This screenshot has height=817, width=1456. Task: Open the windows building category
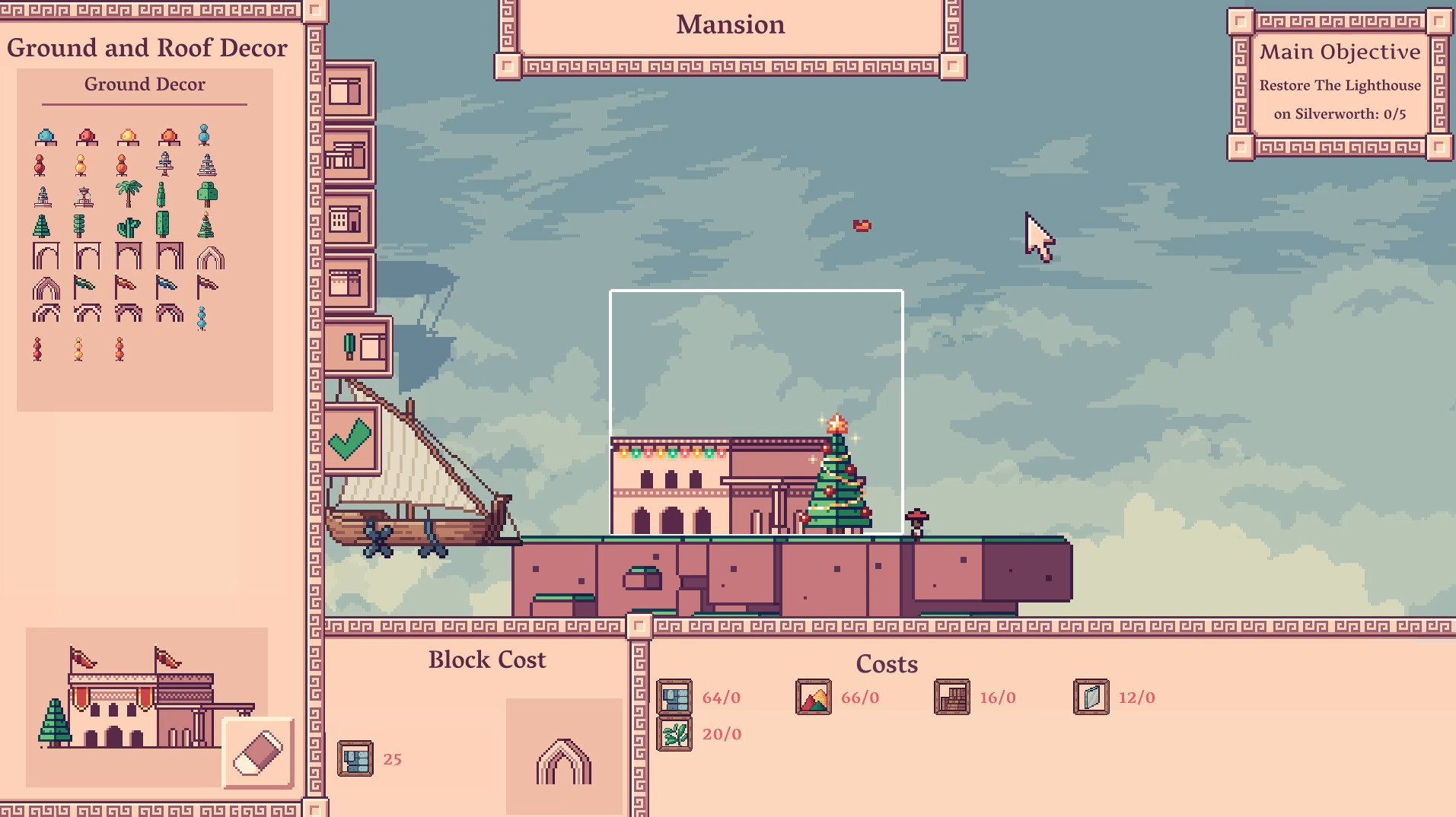point(347,219)
